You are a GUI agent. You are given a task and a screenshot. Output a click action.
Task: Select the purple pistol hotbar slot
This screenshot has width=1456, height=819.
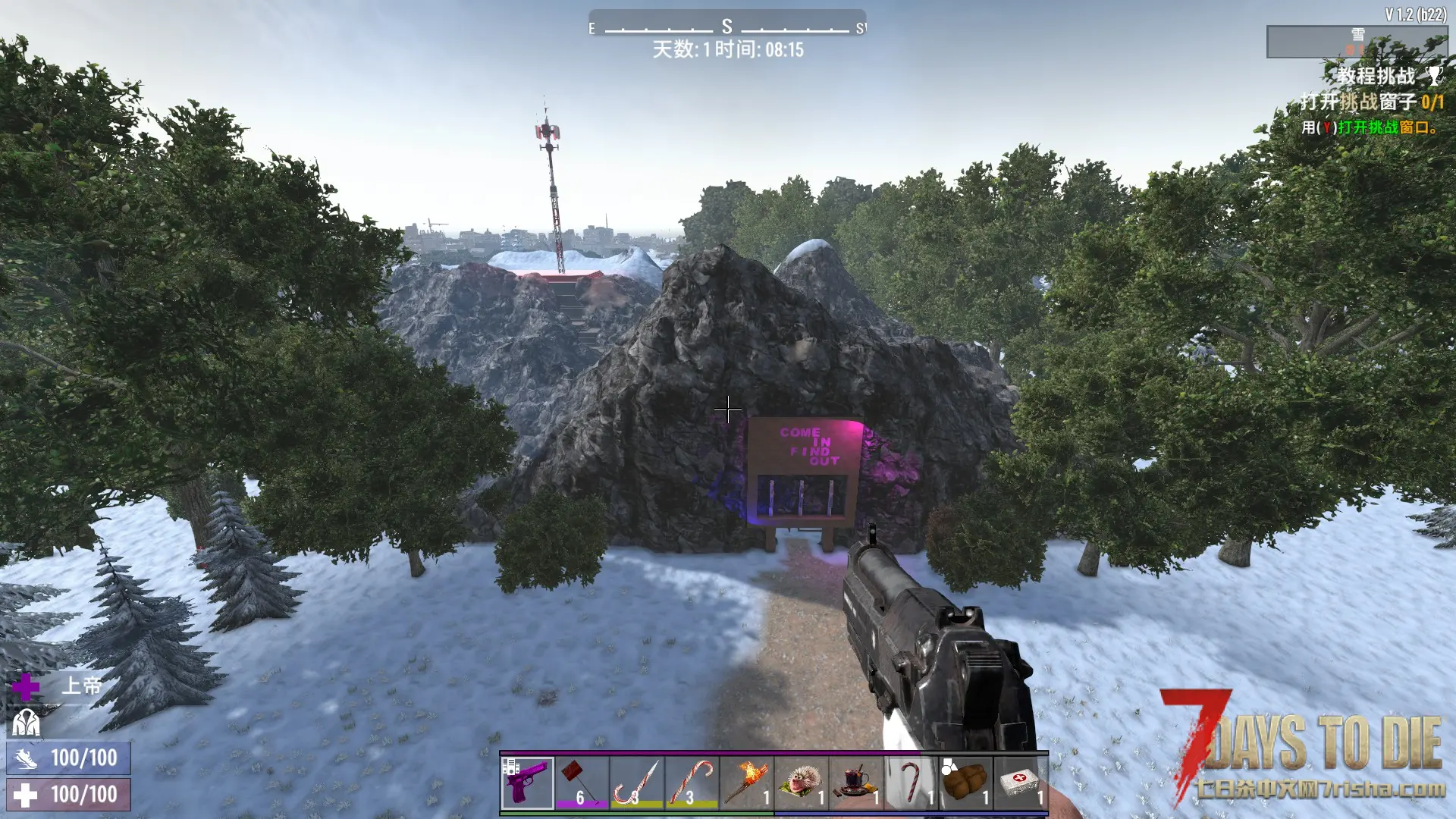pyautogui.click(x=528, y=783)
